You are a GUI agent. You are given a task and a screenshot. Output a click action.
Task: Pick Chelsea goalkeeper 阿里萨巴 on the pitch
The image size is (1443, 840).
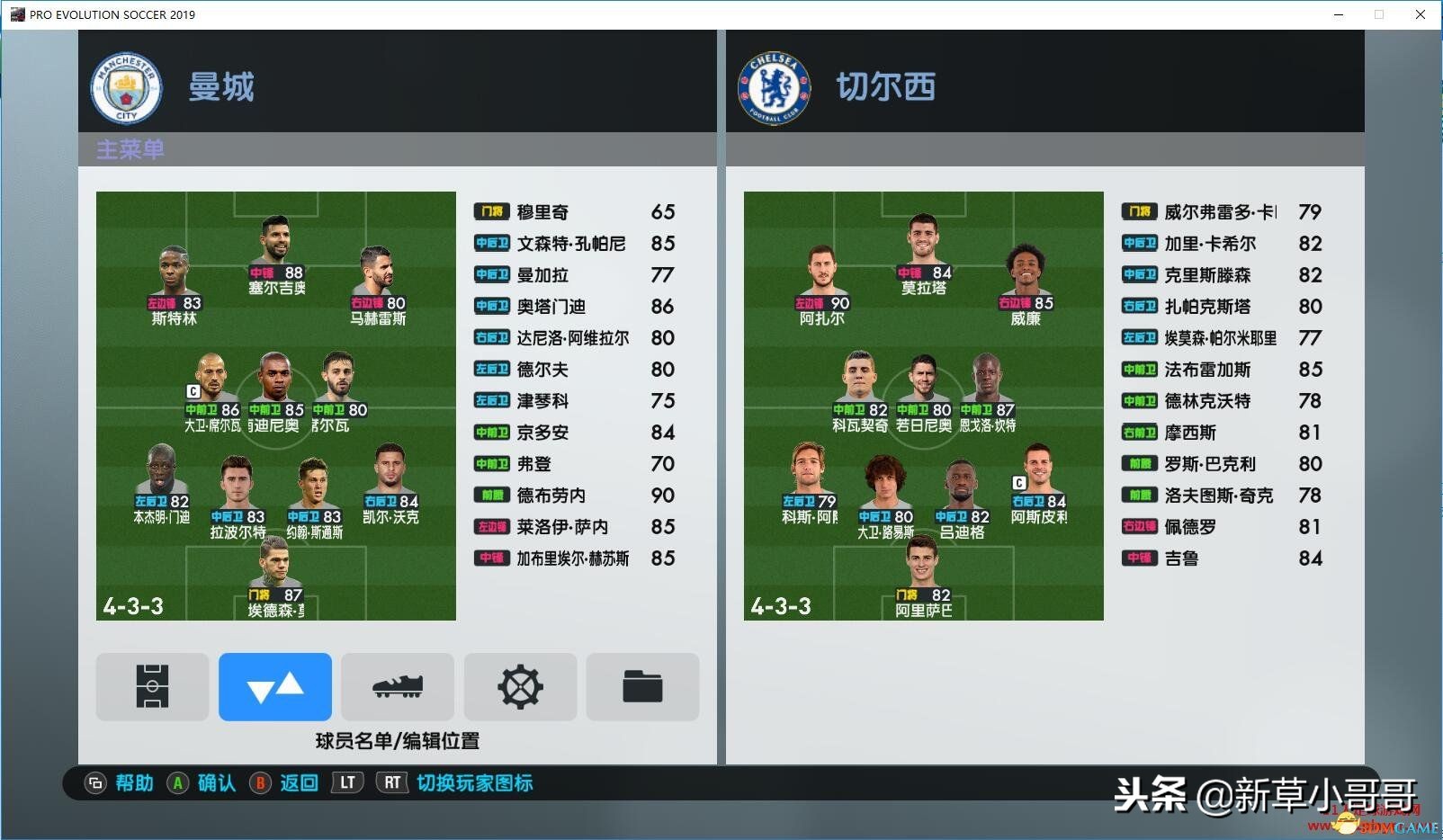pos(923,577)
